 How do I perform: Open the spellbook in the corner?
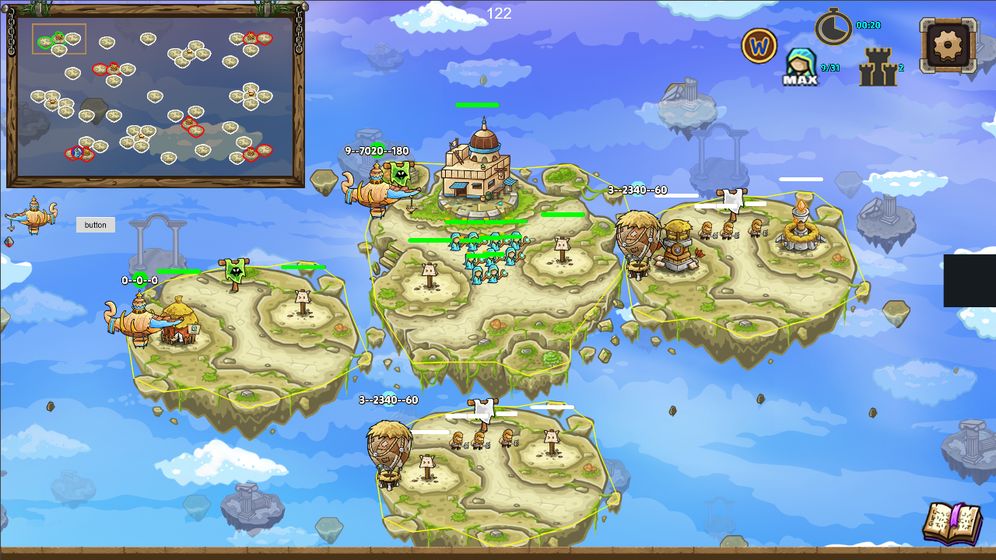point(951,522)
